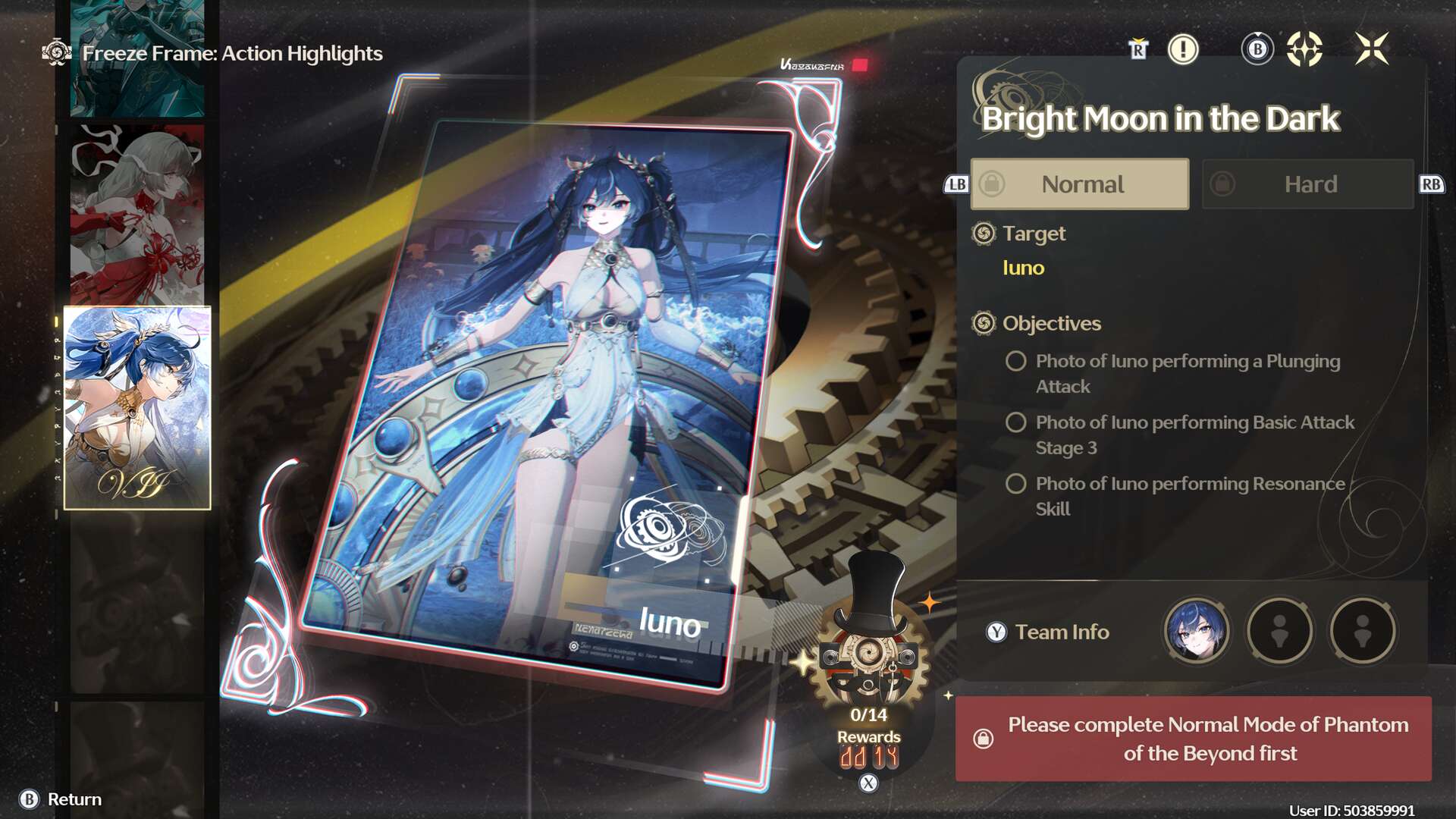The image size is (1456, 819).
Task: Select Iuno's portrait in Team Info
Action: pyautogui.click(x=1196, y=631)
